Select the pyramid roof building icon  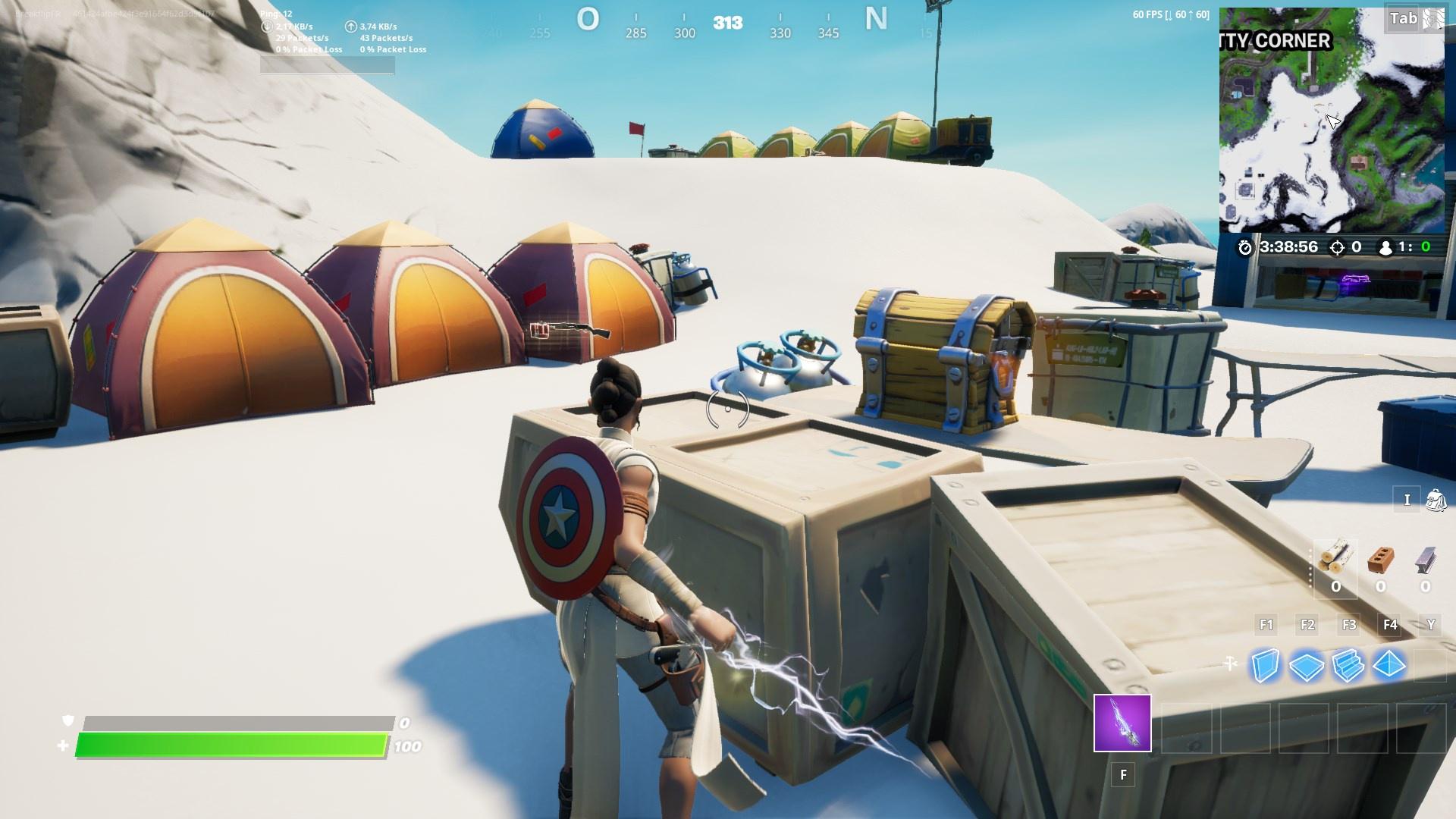point(1391,664)
